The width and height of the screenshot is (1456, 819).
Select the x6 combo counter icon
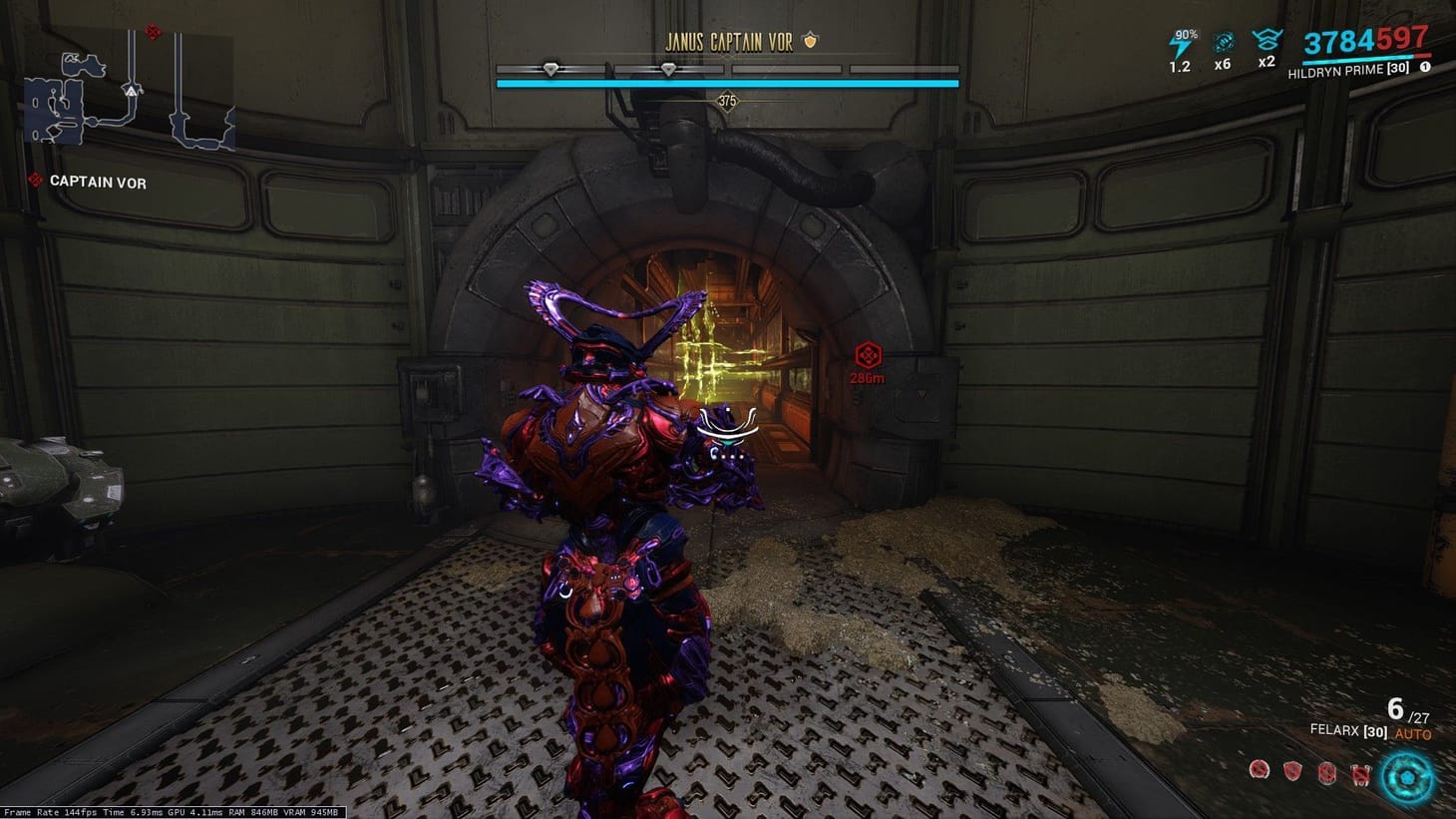click(1222, 43)
